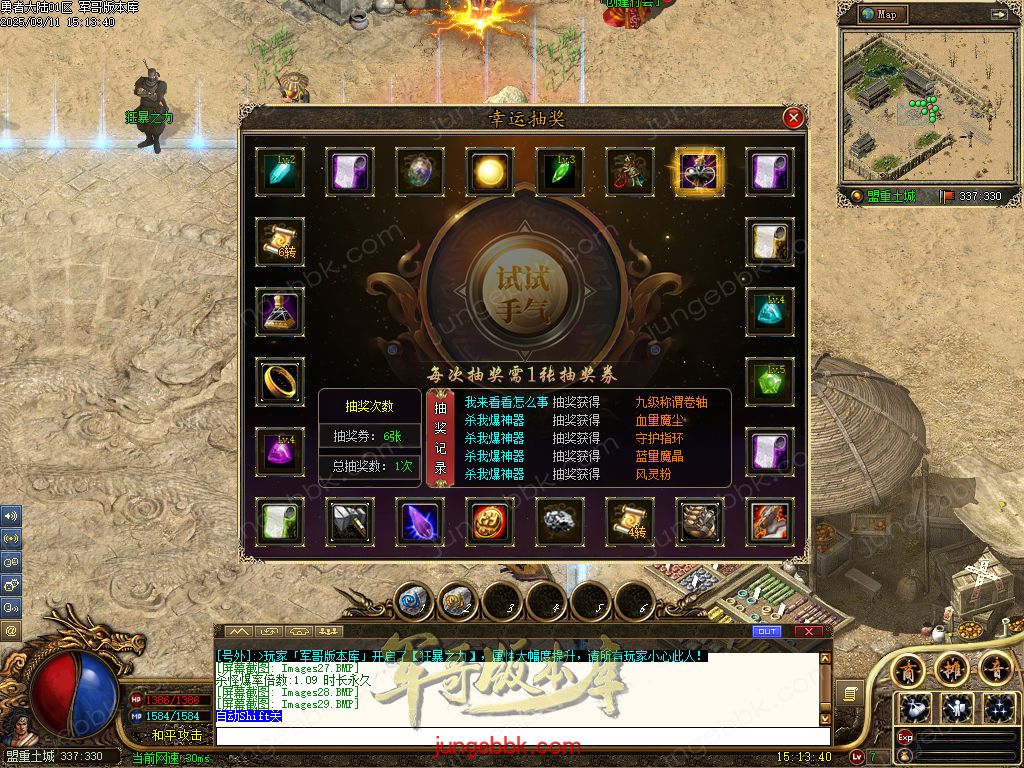Open the 抽奖记录 draw record tab
The image size is (1024, 768).
coord(441,438)
